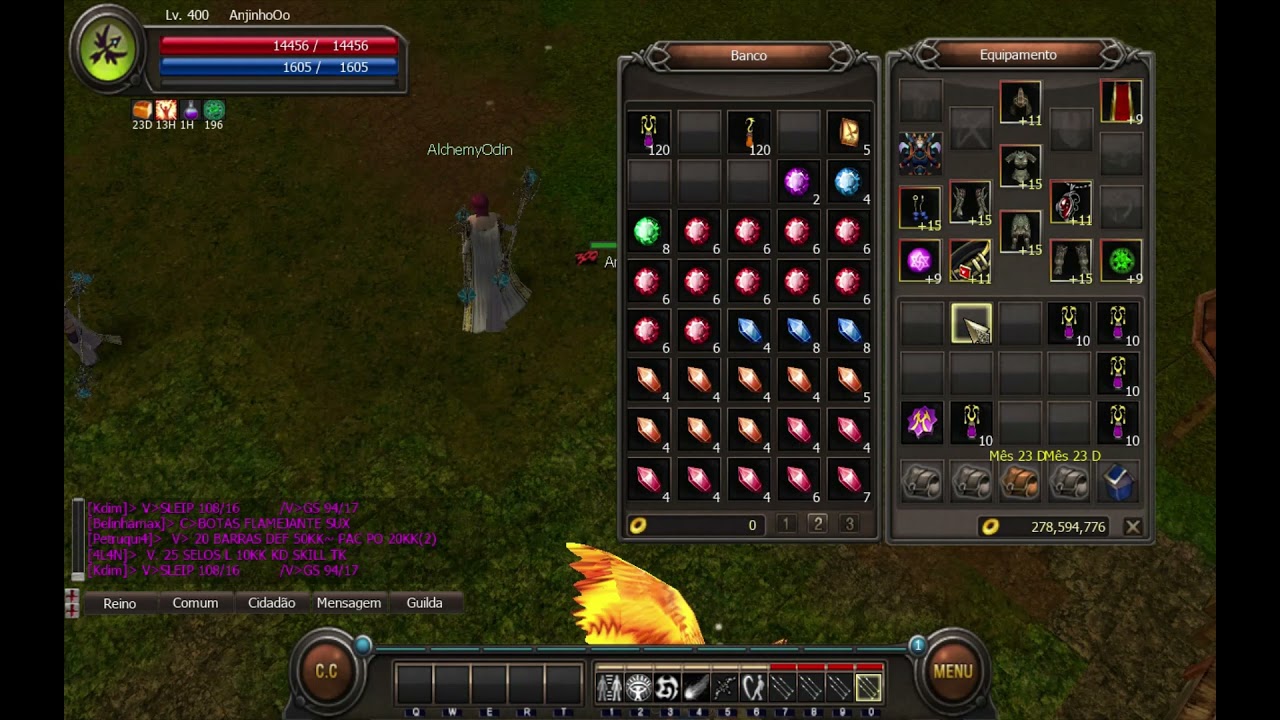Activate the meteor skill on the hotbar

[x=696, y=688]
